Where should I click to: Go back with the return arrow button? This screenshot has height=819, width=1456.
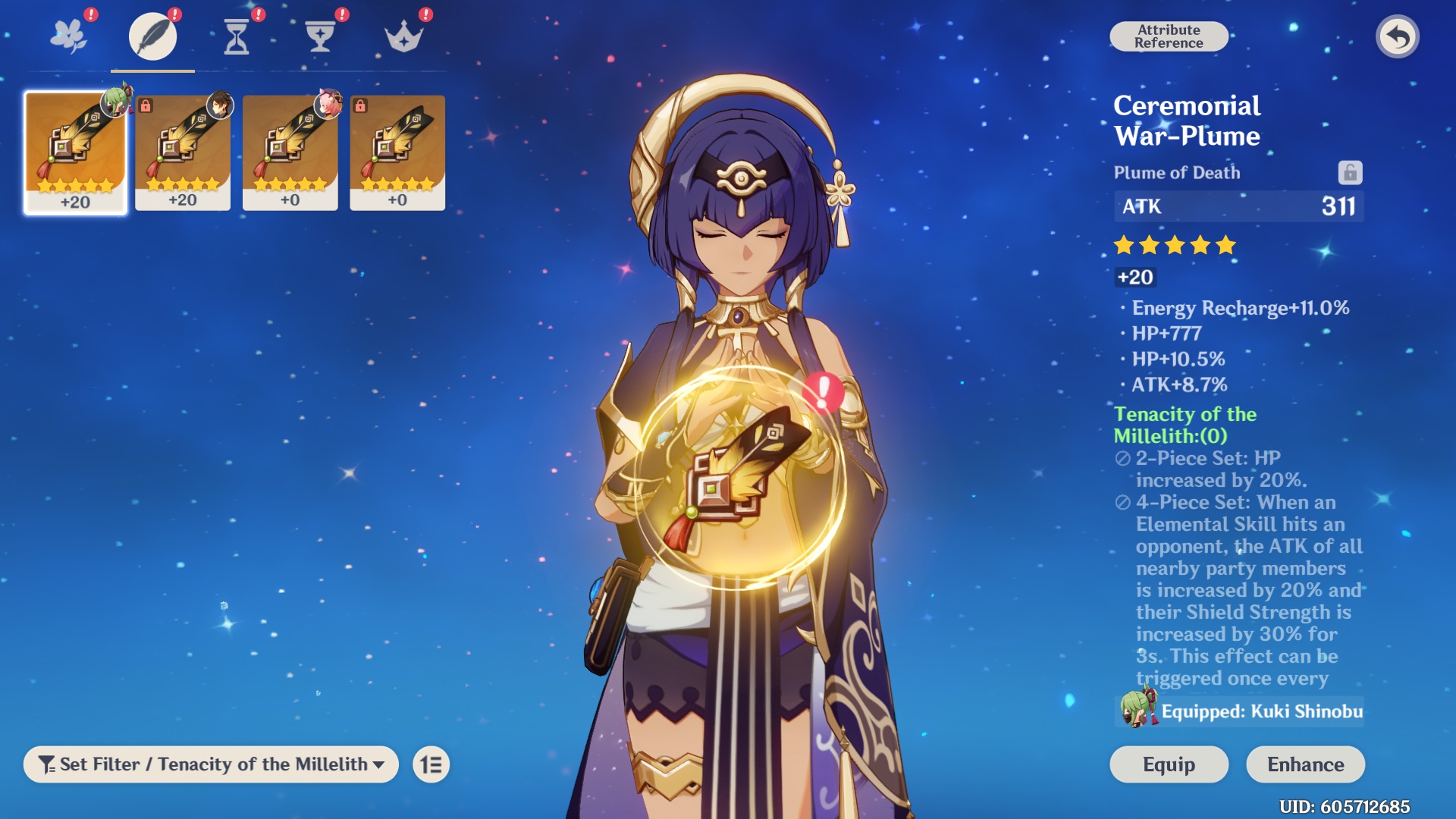[x=1397, y=36]
